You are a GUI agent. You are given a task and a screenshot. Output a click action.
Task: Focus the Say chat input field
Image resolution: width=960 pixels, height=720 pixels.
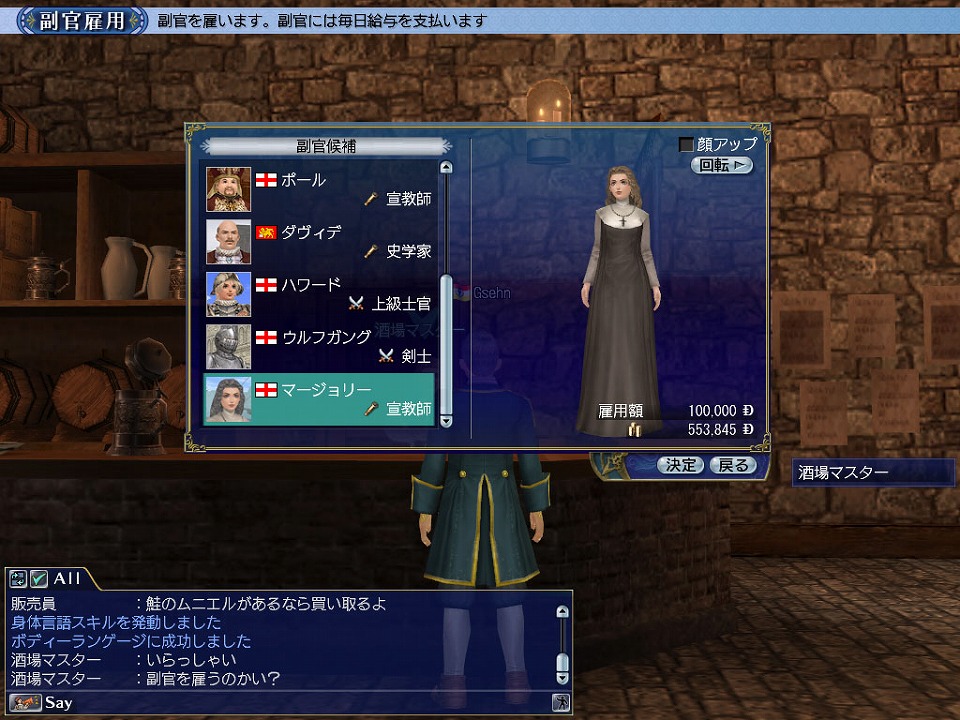[x=300, y=703]
